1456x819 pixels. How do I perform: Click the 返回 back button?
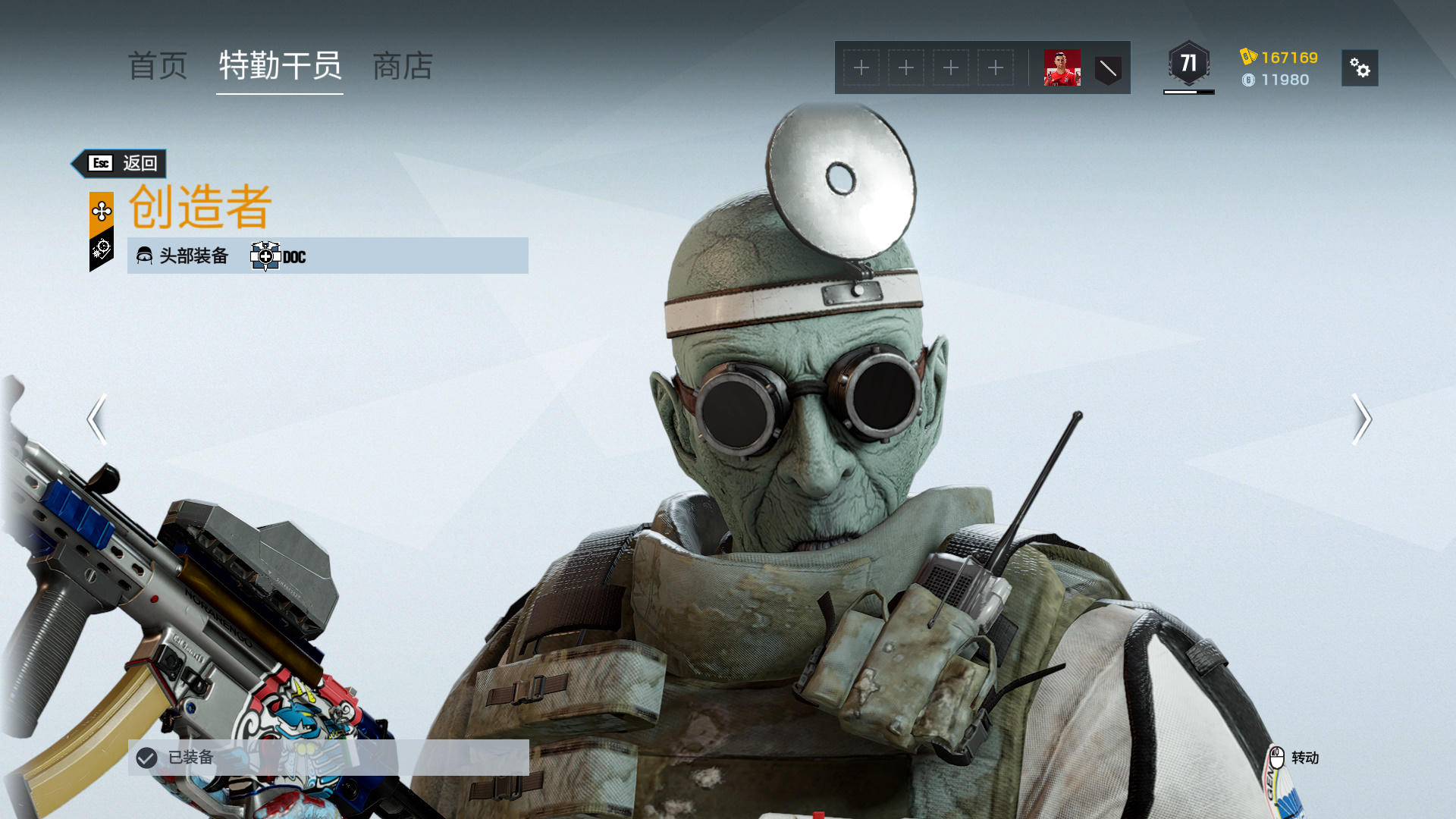click(121, 163)
